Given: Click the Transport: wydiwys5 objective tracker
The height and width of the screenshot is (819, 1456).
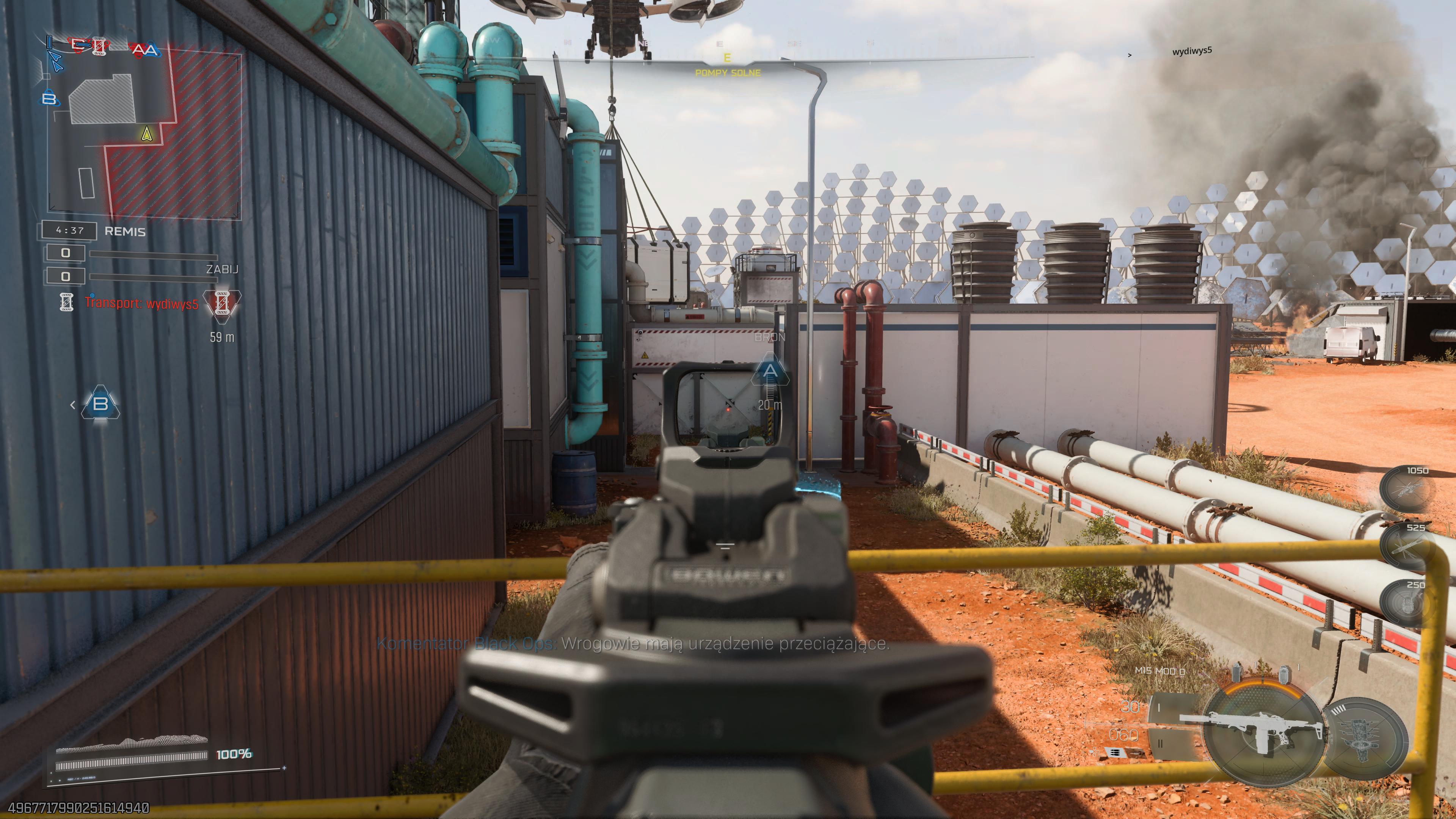Looking at the screenshot, I should [141, 303].
